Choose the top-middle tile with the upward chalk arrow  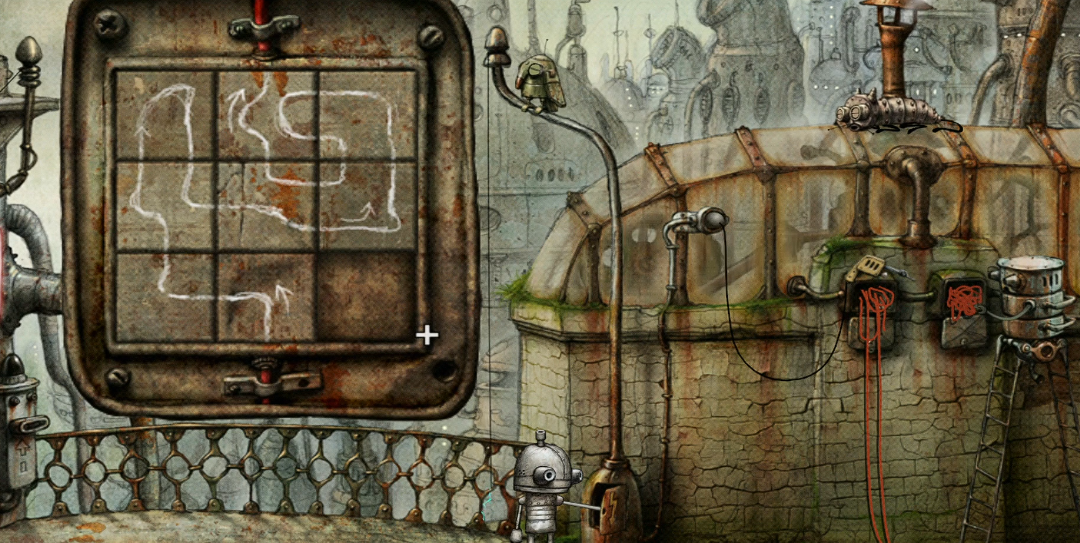click(266, 116)
